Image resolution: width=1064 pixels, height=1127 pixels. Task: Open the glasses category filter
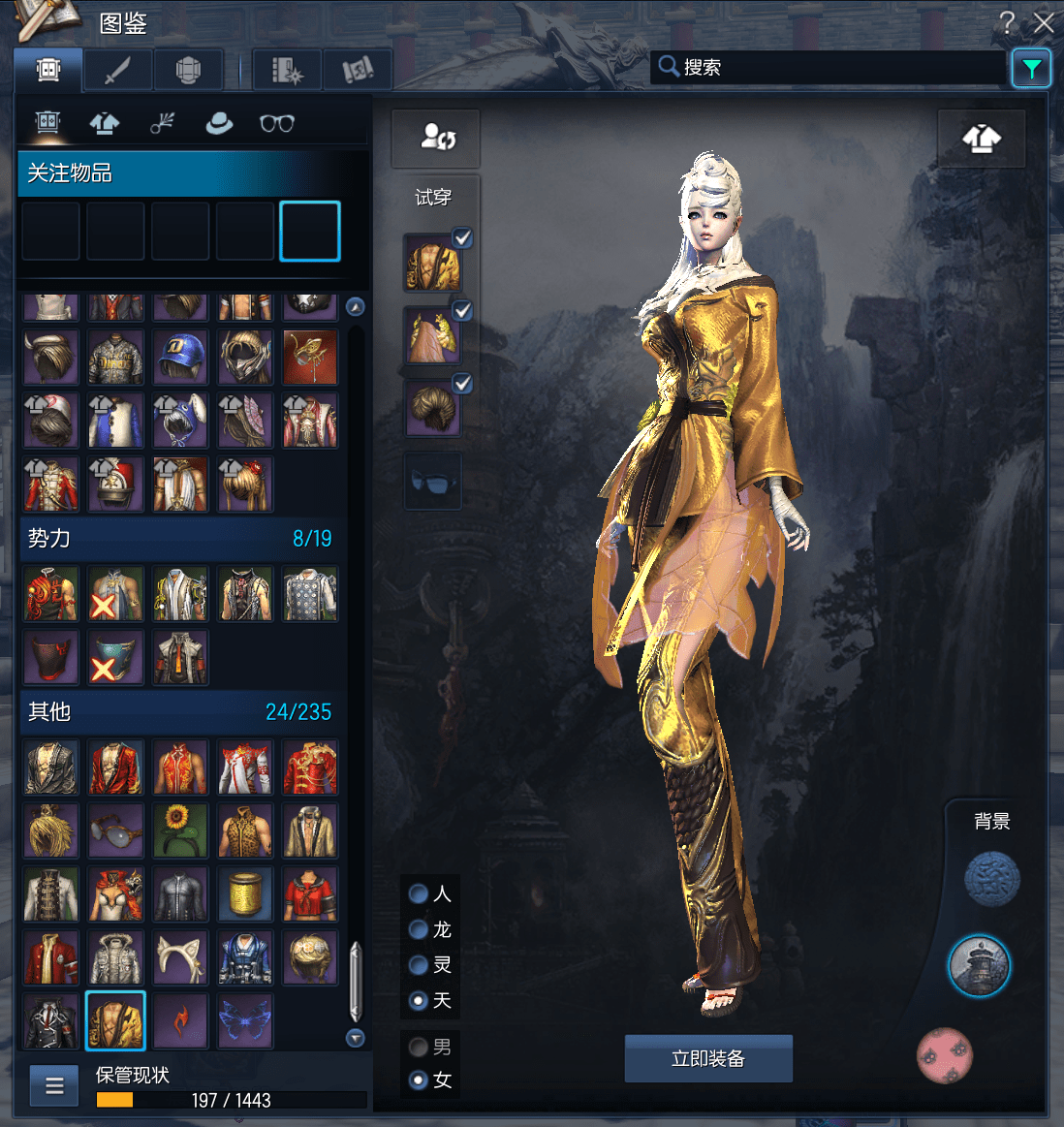(x=277, y=123)
